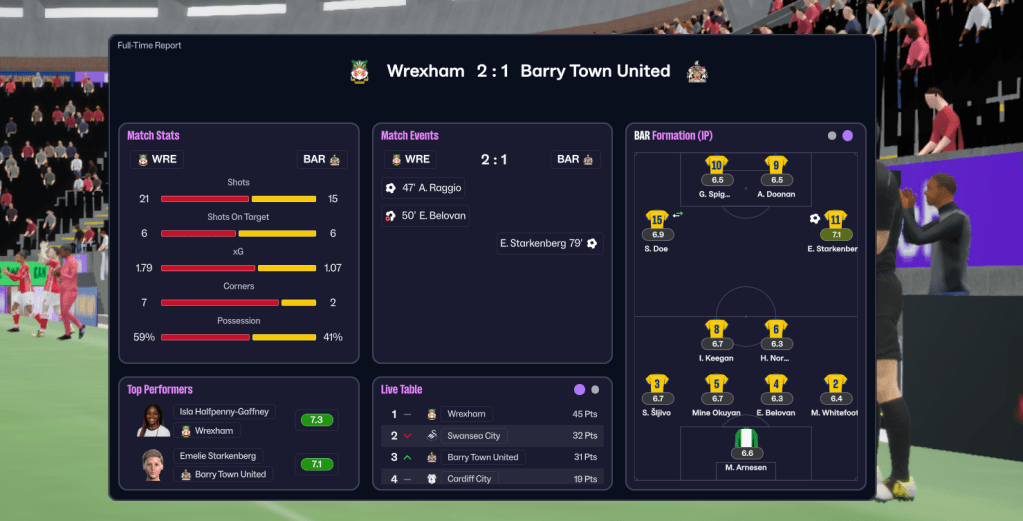The width and height of the screenshot is (1023, 521).
Task: Click A. Raggio 47' goal event
Action: click(424, 188)
